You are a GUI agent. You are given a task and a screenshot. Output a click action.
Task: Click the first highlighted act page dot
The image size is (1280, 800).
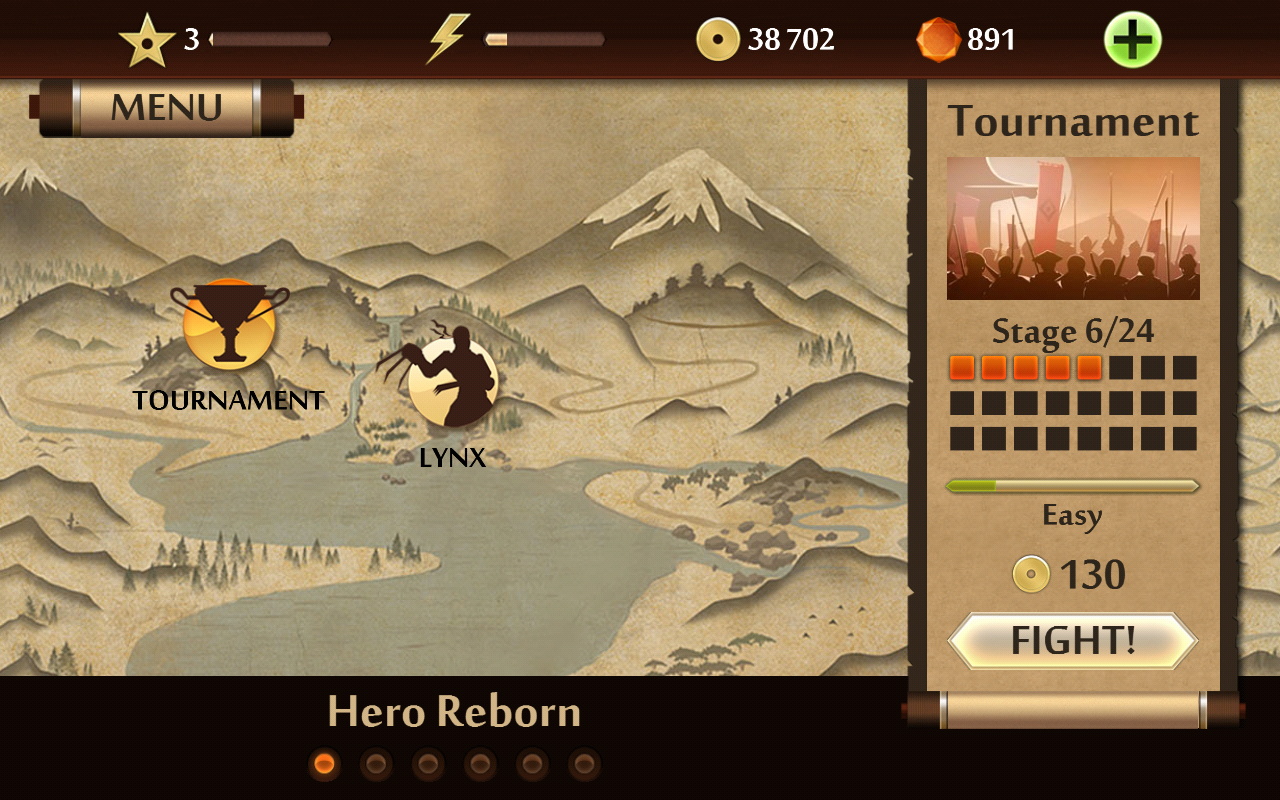(324, 765)
